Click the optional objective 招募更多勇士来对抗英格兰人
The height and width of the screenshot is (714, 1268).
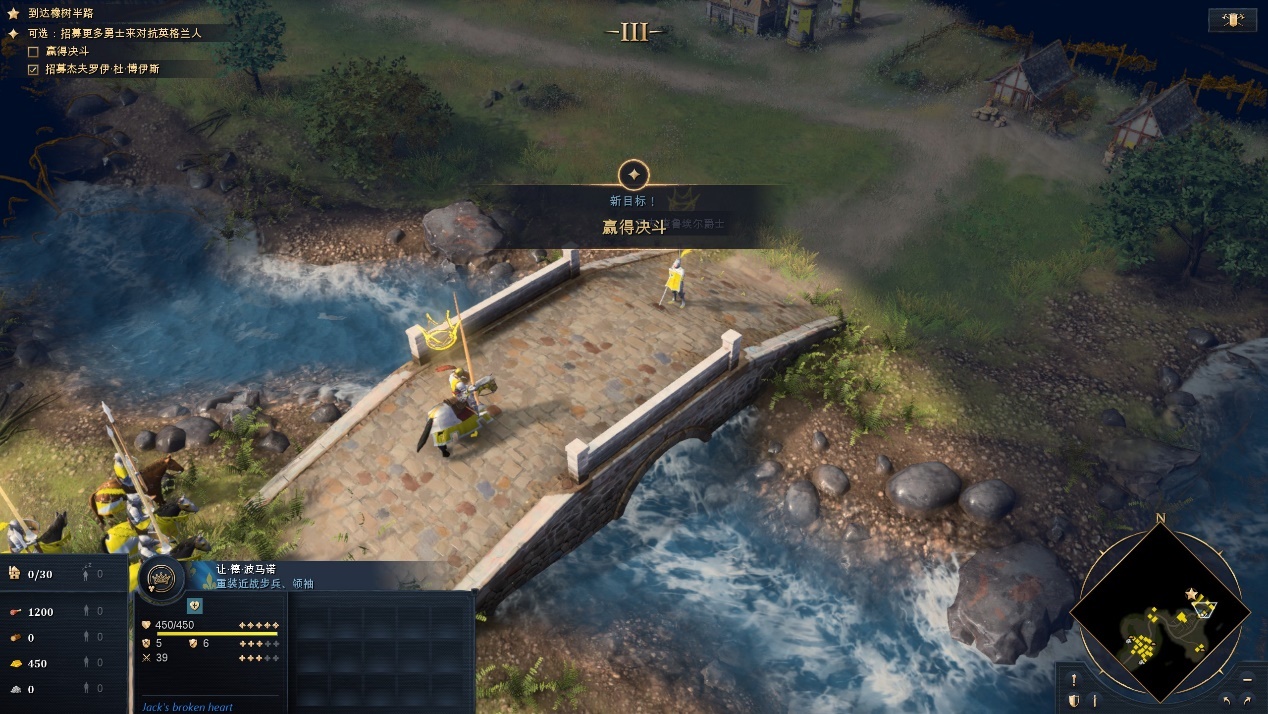[x=114, y=33]
